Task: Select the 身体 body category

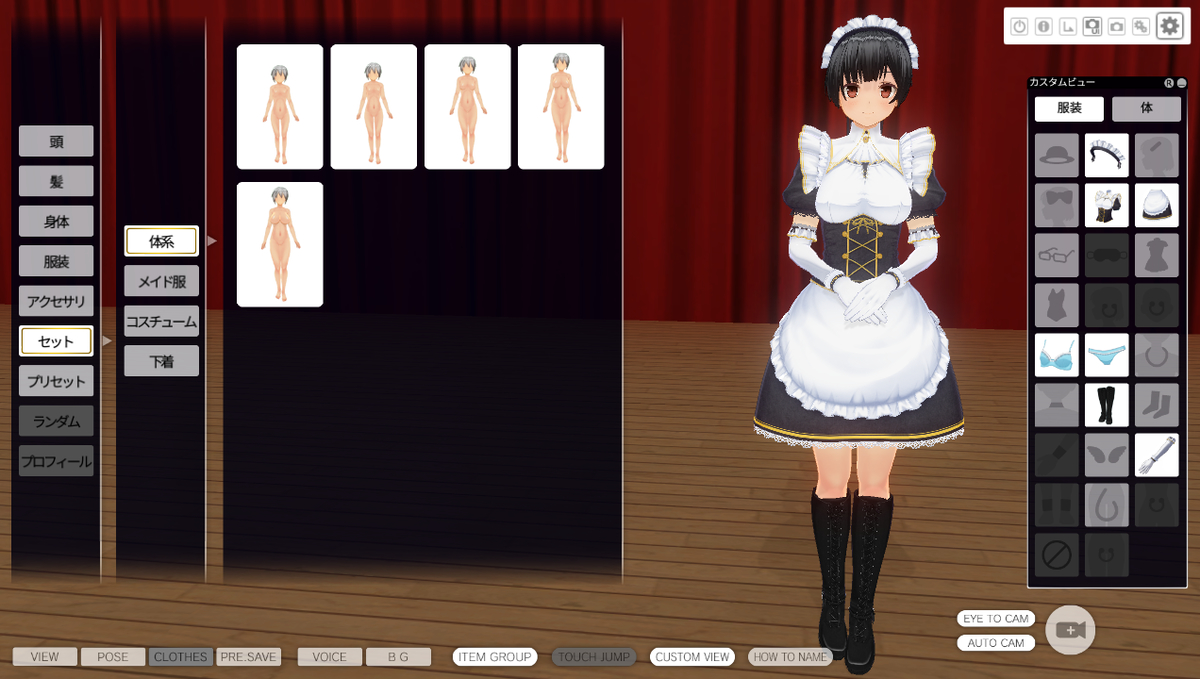Action: click(x=56, y=221)
